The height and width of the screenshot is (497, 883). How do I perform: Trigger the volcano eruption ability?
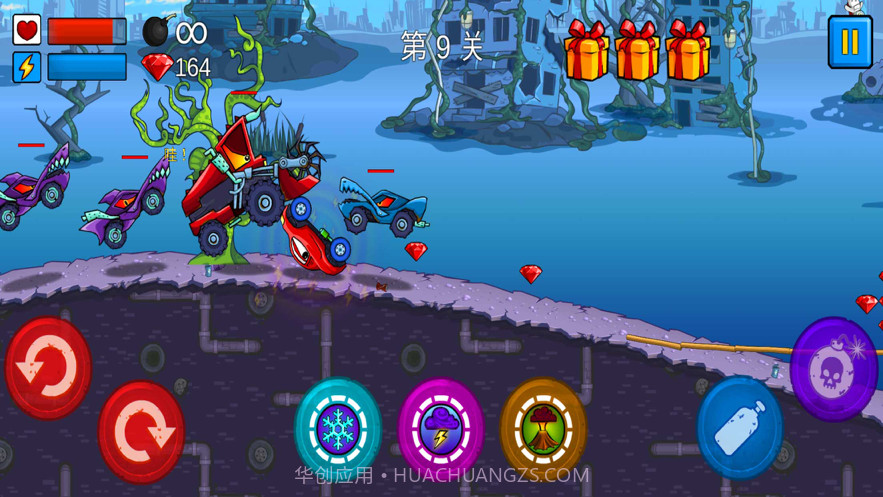(x=542, y=428)
